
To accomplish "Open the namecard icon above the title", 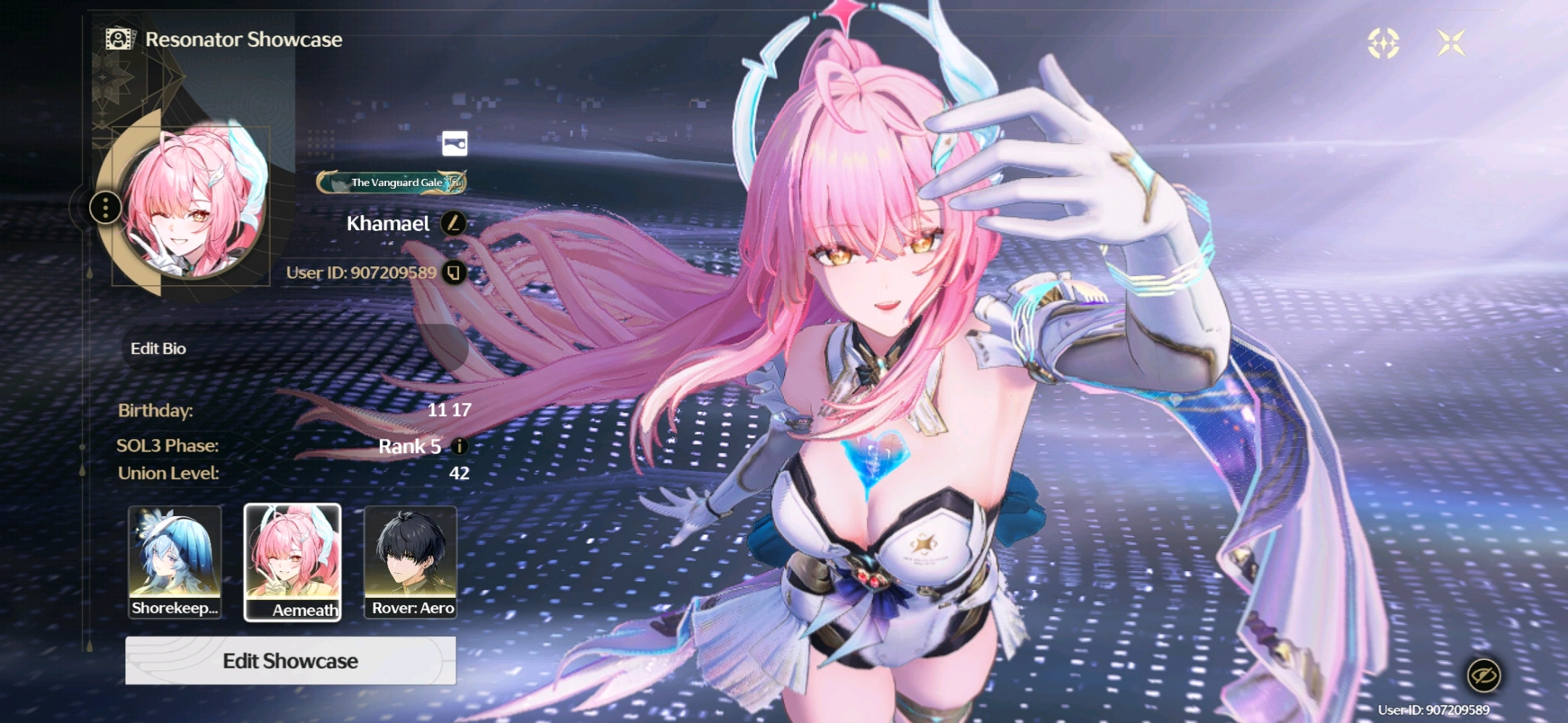I will 455,143.
